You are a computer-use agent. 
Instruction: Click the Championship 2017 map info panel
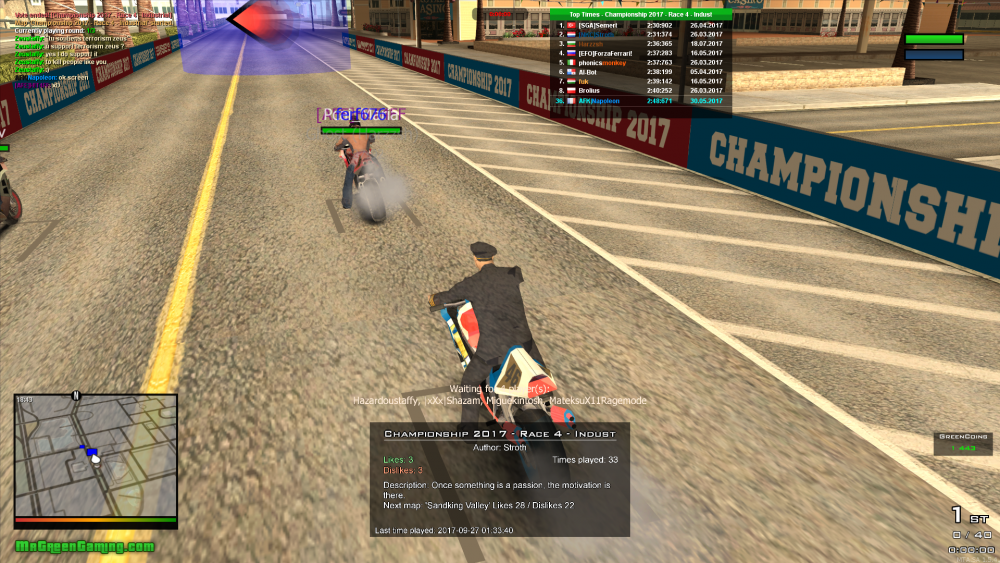[x=500, y=480]
